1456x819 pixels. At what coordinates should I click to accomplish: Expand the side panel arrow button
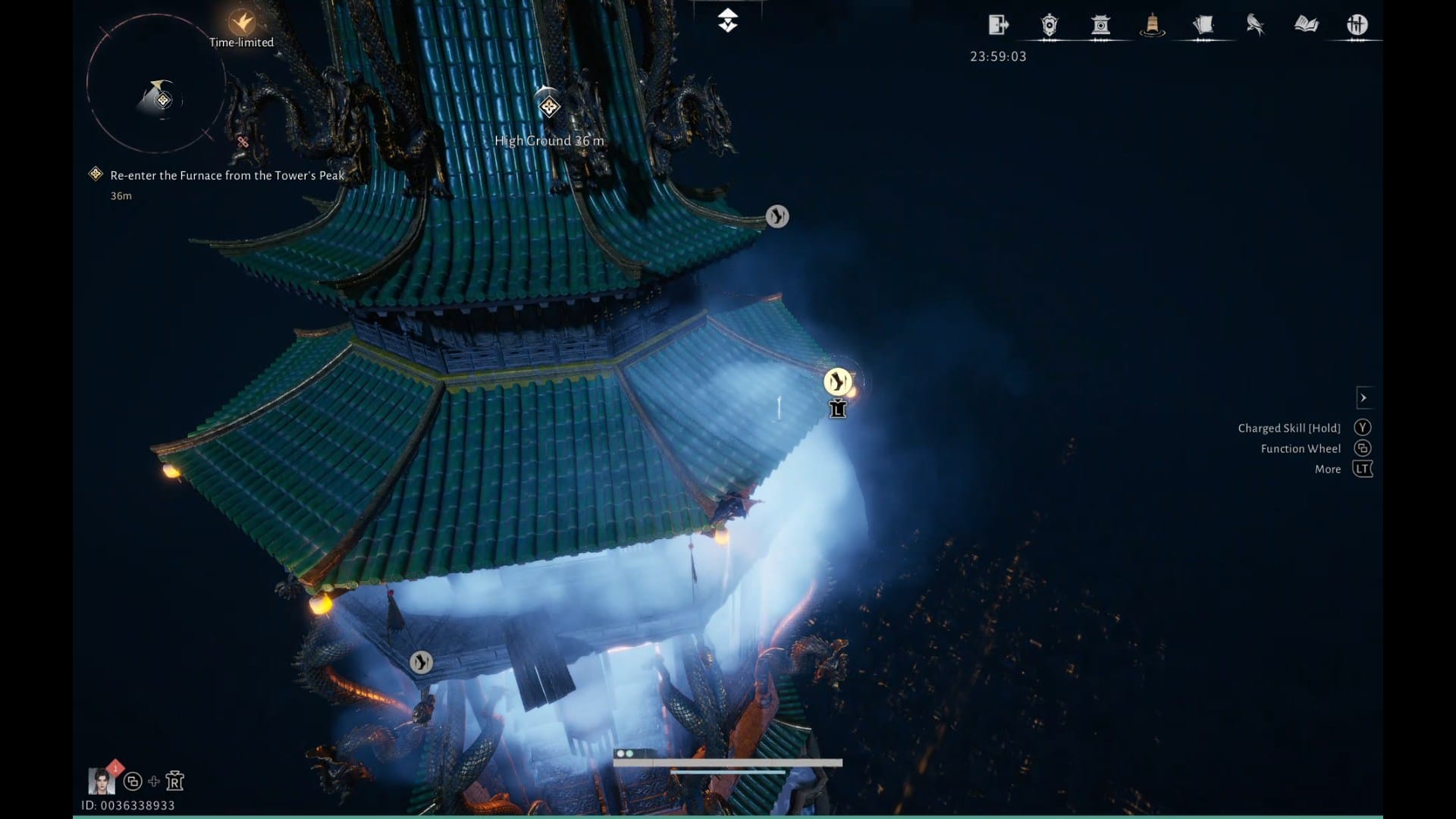[1363, 397]
